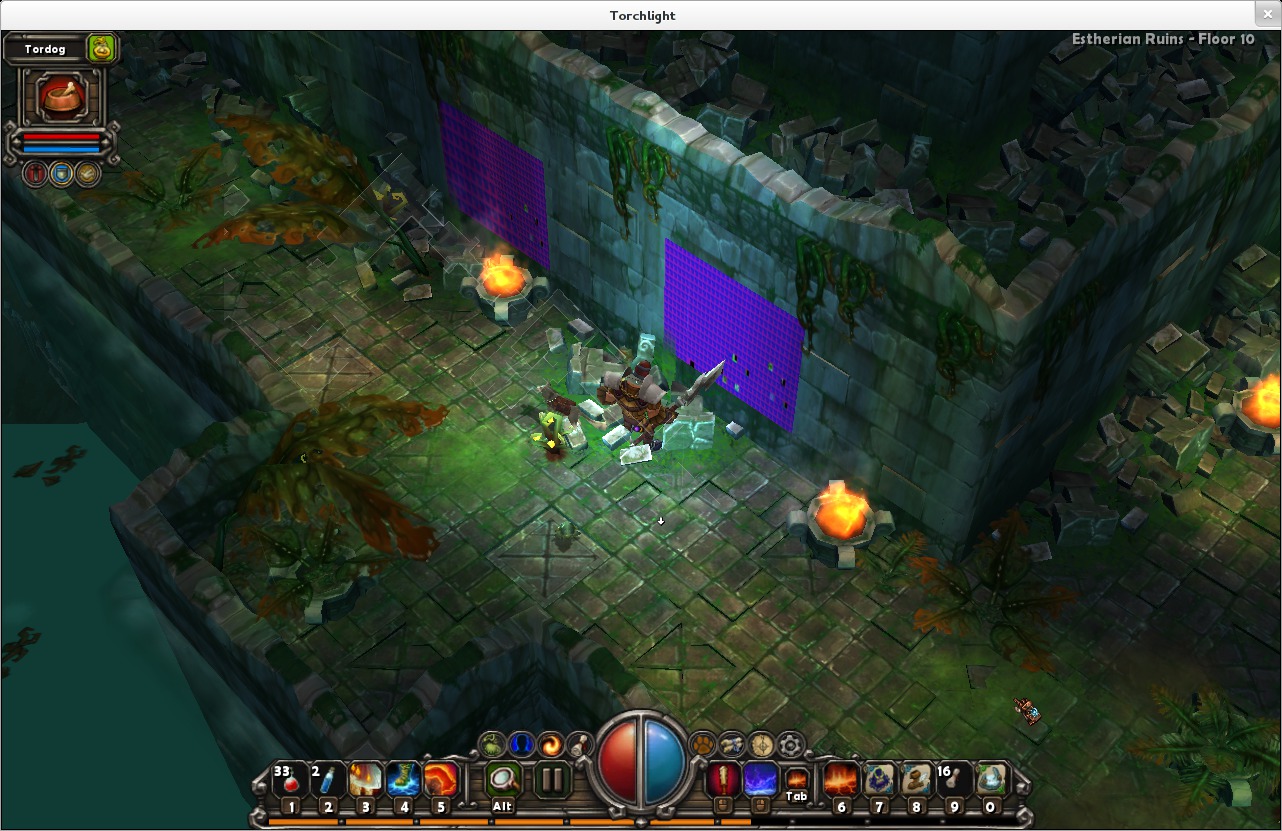The image size is (1282, 831).
Task: Set pet to aggressive sword stance
Action: 36,174
